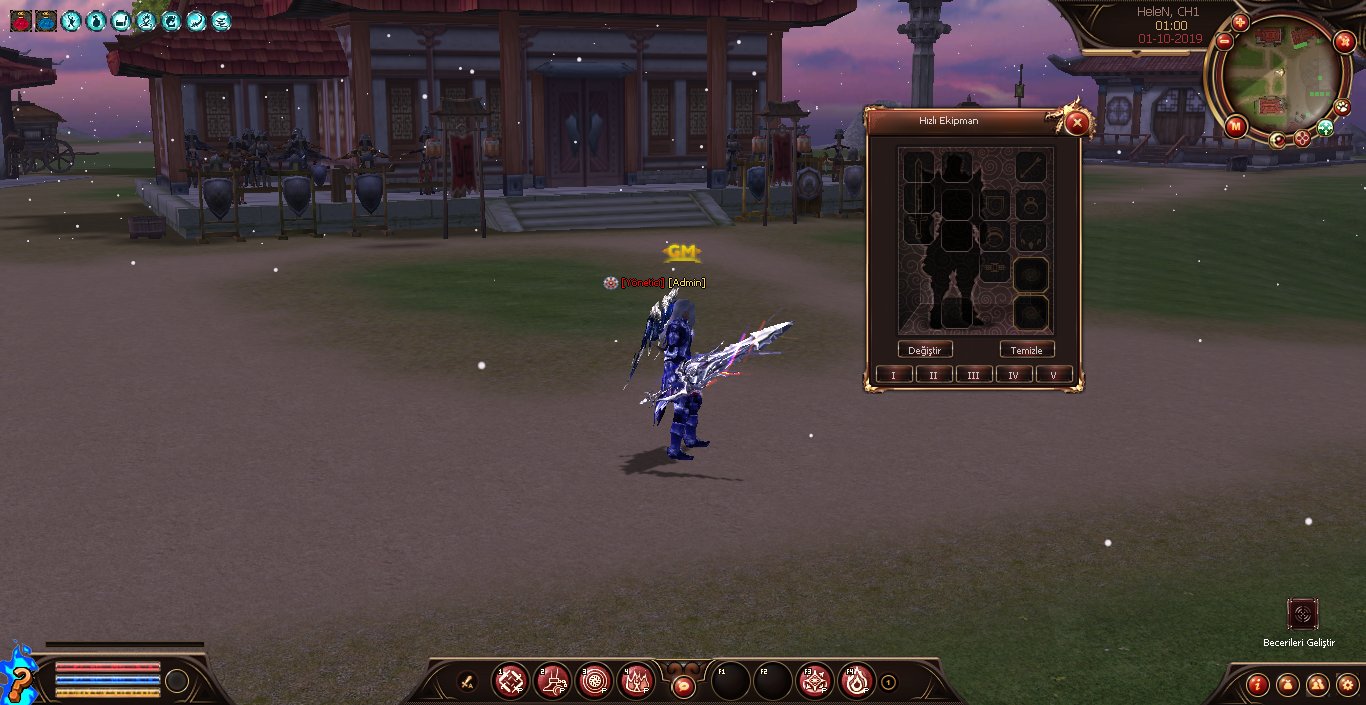Open the Becerileri Geliştir skill icon
Screen dimensions: 1366x705
tap(1302, 613)
